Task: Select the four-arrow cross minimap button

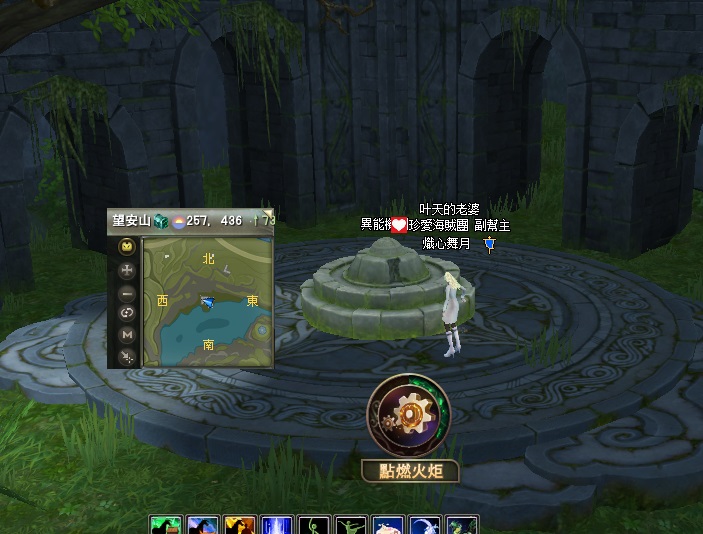Action: point(126,270)
